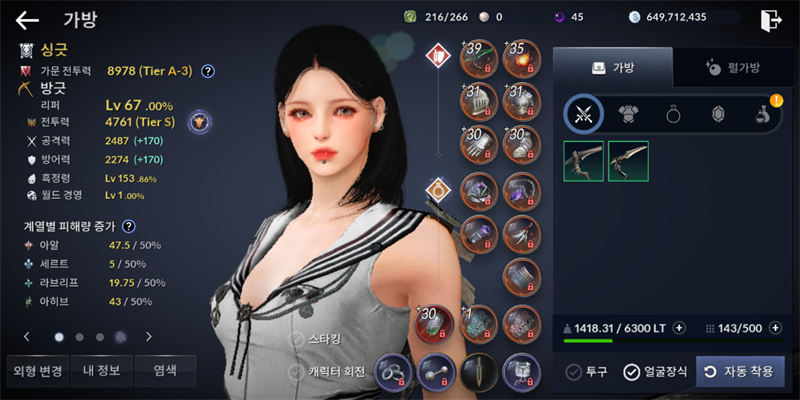
Task: Open the 염색 dye menu
Action: (x=165, y=371)
